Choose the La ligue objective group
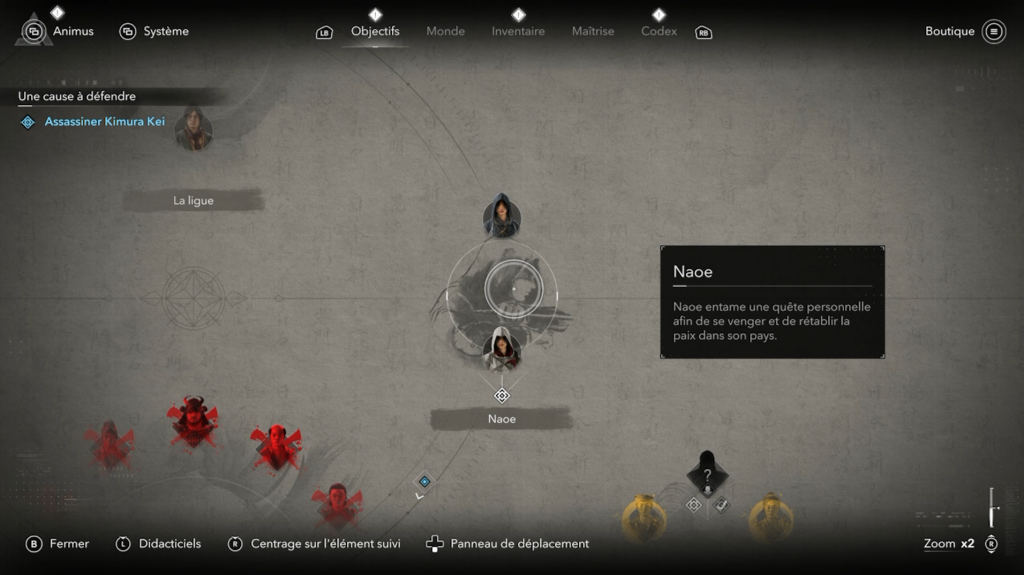 (193, 201)
